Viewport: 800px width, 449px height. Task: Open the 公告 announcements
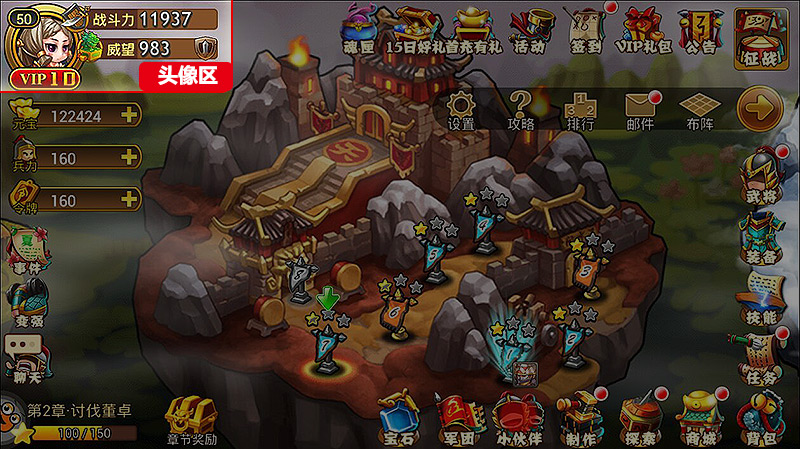point(702,31)
